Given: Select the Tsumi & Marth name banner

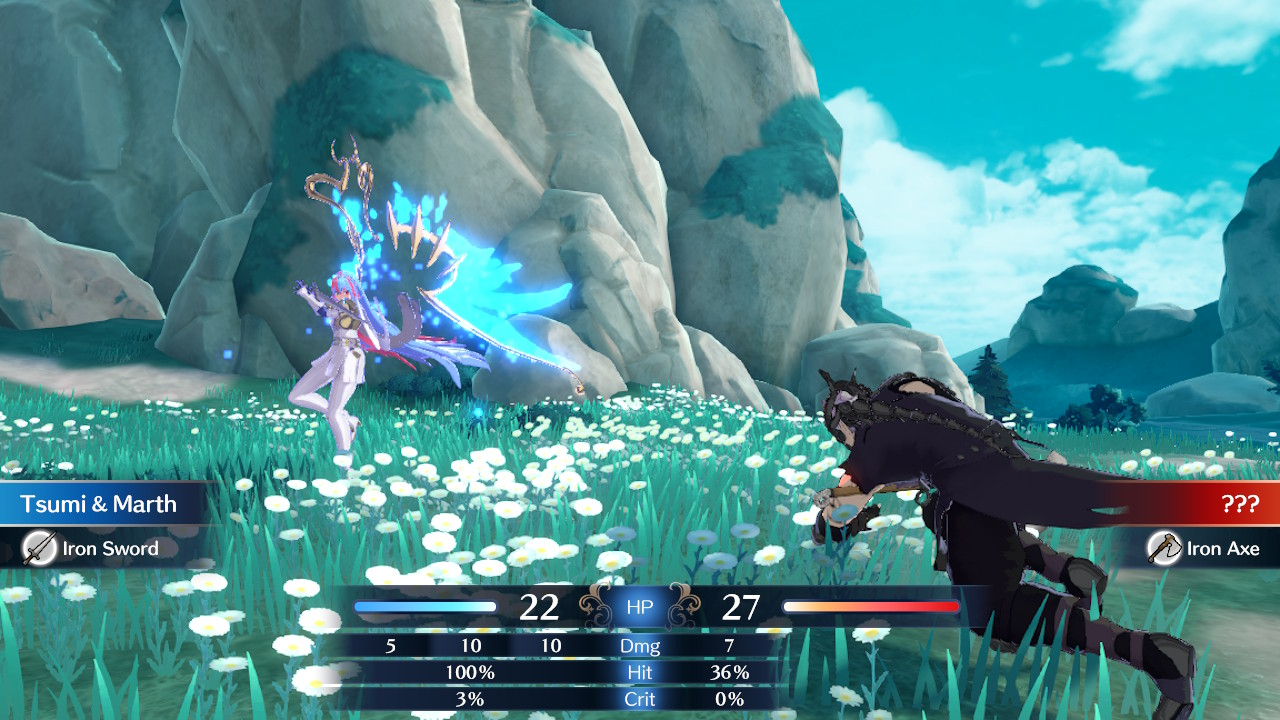Looking at the screenshot, I should tap(100, 504).
